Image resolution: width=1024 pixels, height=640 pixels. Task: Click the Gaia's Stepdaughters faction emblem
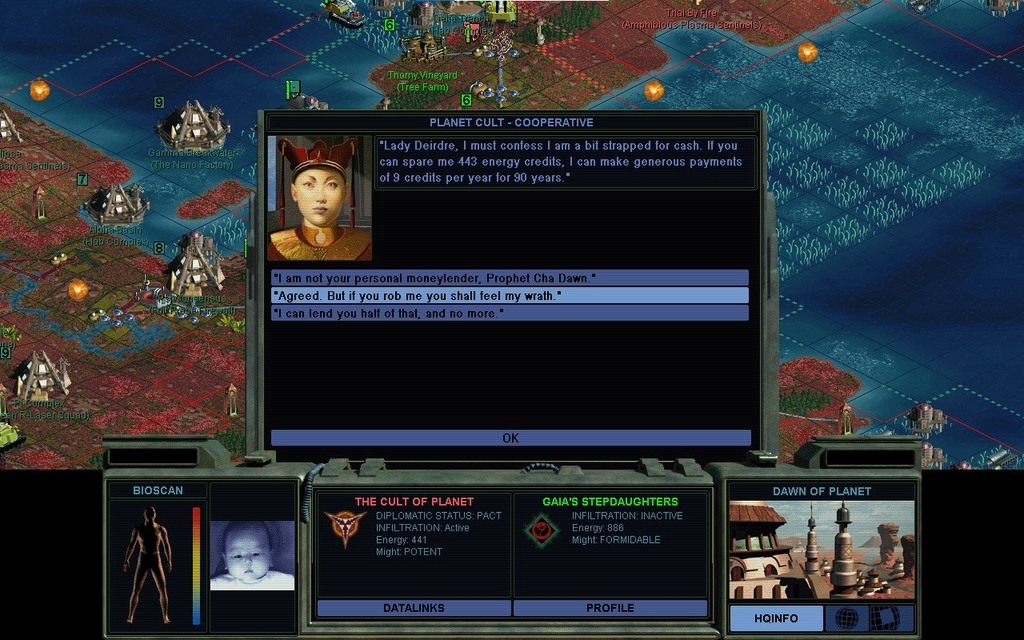(541, 531)
